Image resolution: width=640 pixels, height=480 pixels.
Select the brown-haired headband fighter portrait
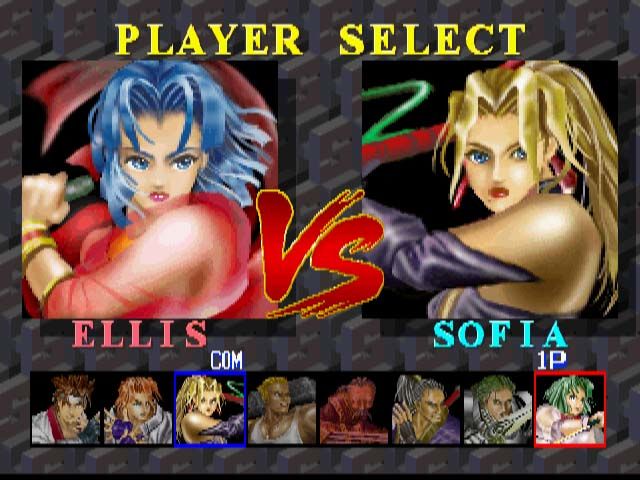tap(65, 409)
